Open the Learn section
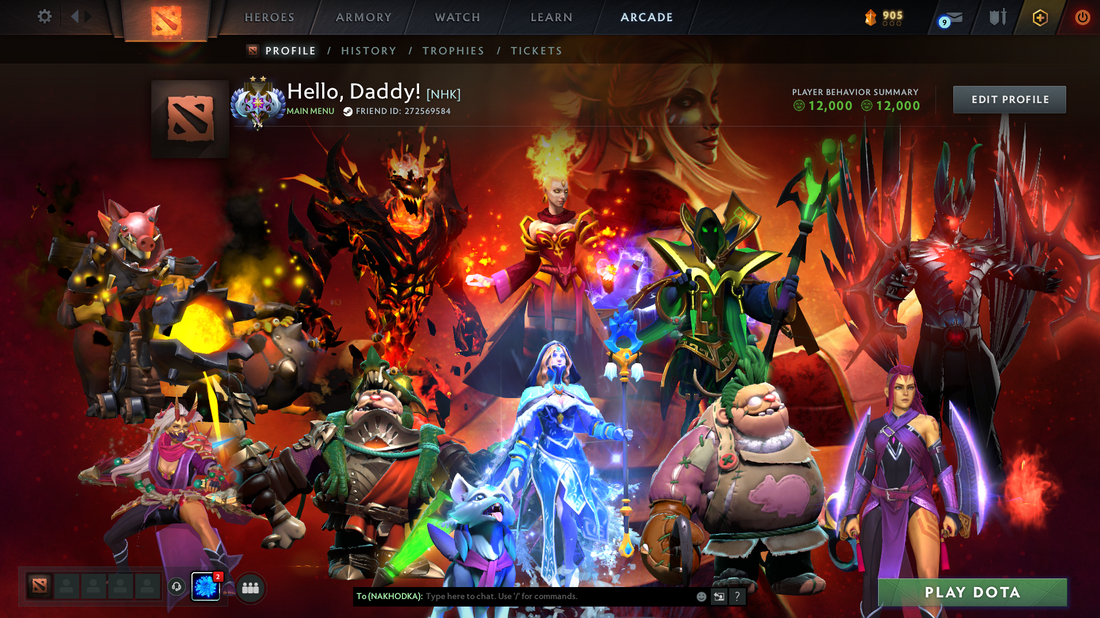The image size is (1100, 618). tap(551, 17)
